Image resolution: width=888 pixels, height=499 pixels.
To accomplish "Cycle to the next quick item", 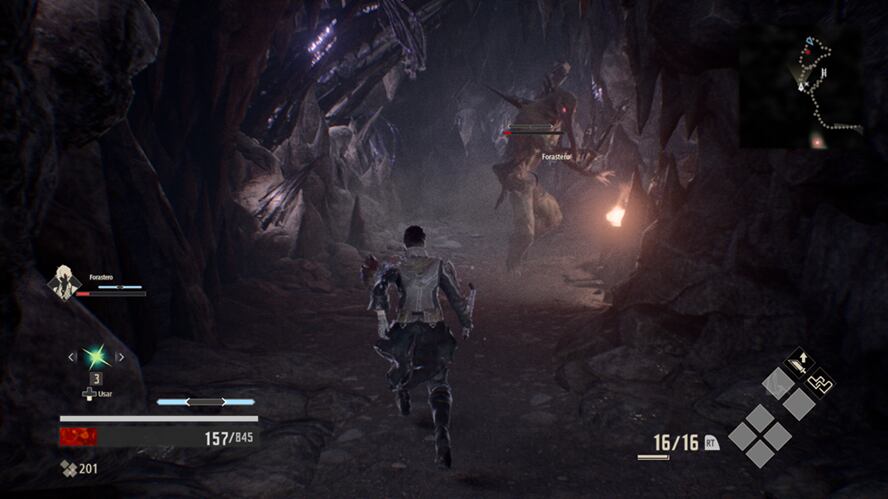I will (121, 357).
